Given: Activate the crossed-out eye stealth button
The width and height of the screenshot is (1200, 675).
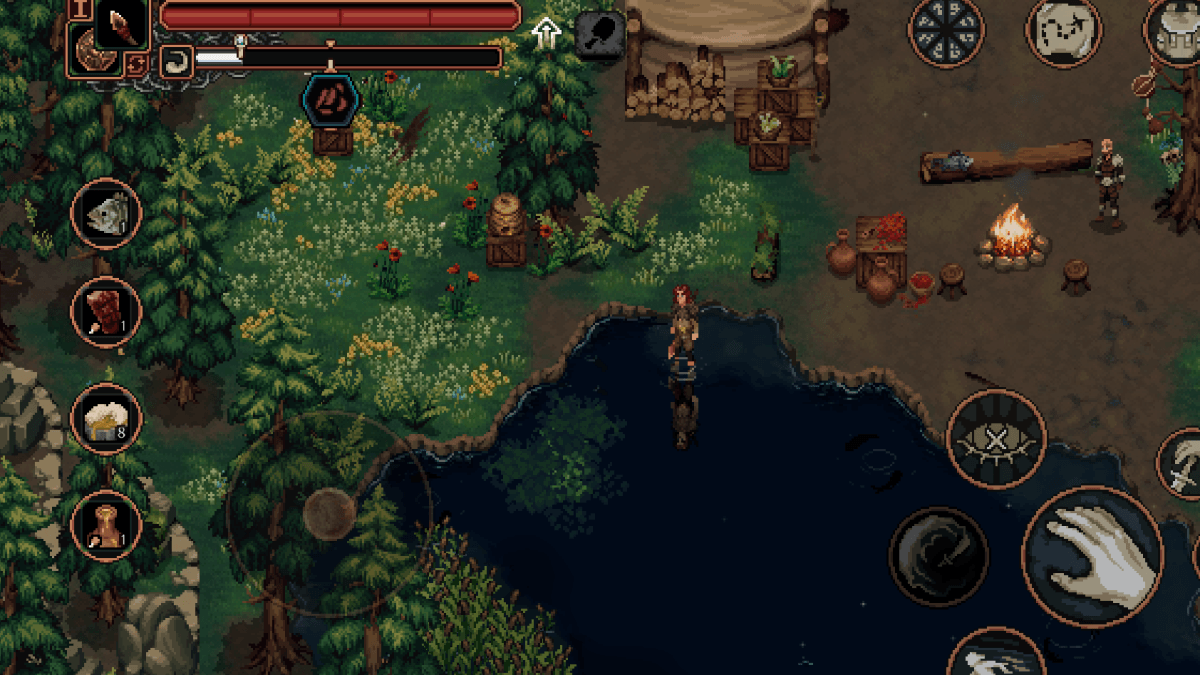Looking at the screenshot, I should point(996,439).
